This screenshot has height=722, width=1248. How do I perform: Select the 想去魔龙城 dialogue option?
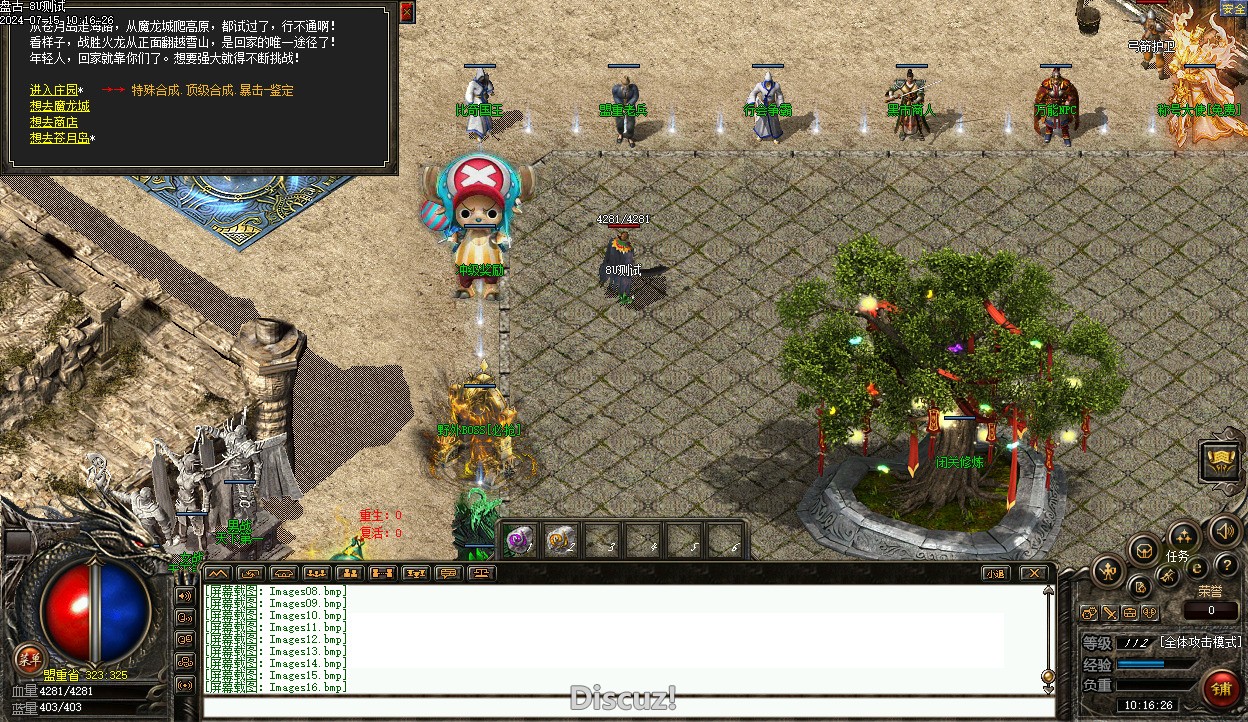[60, 106]
